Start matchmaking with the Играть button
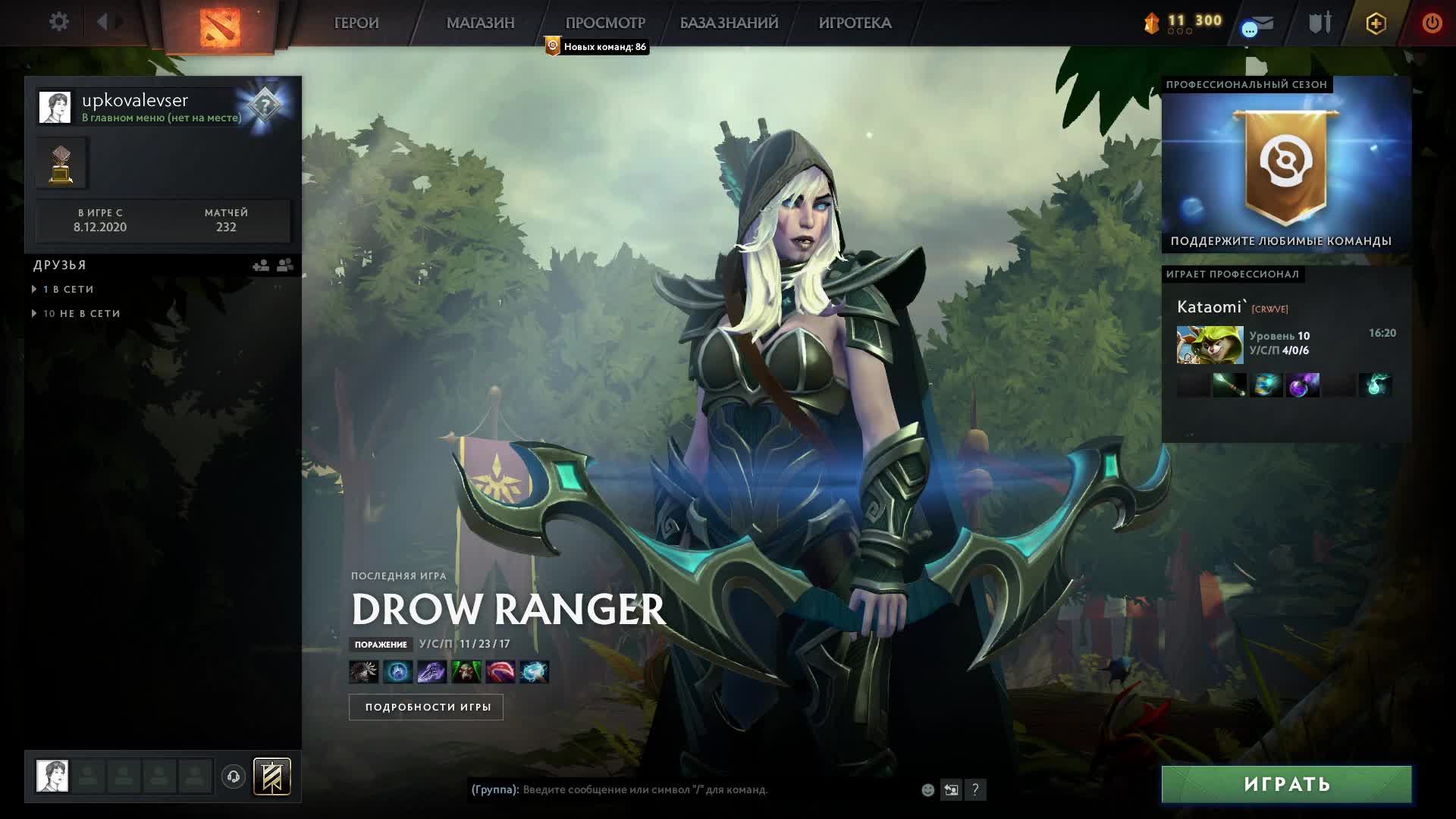 (1286, 784)
